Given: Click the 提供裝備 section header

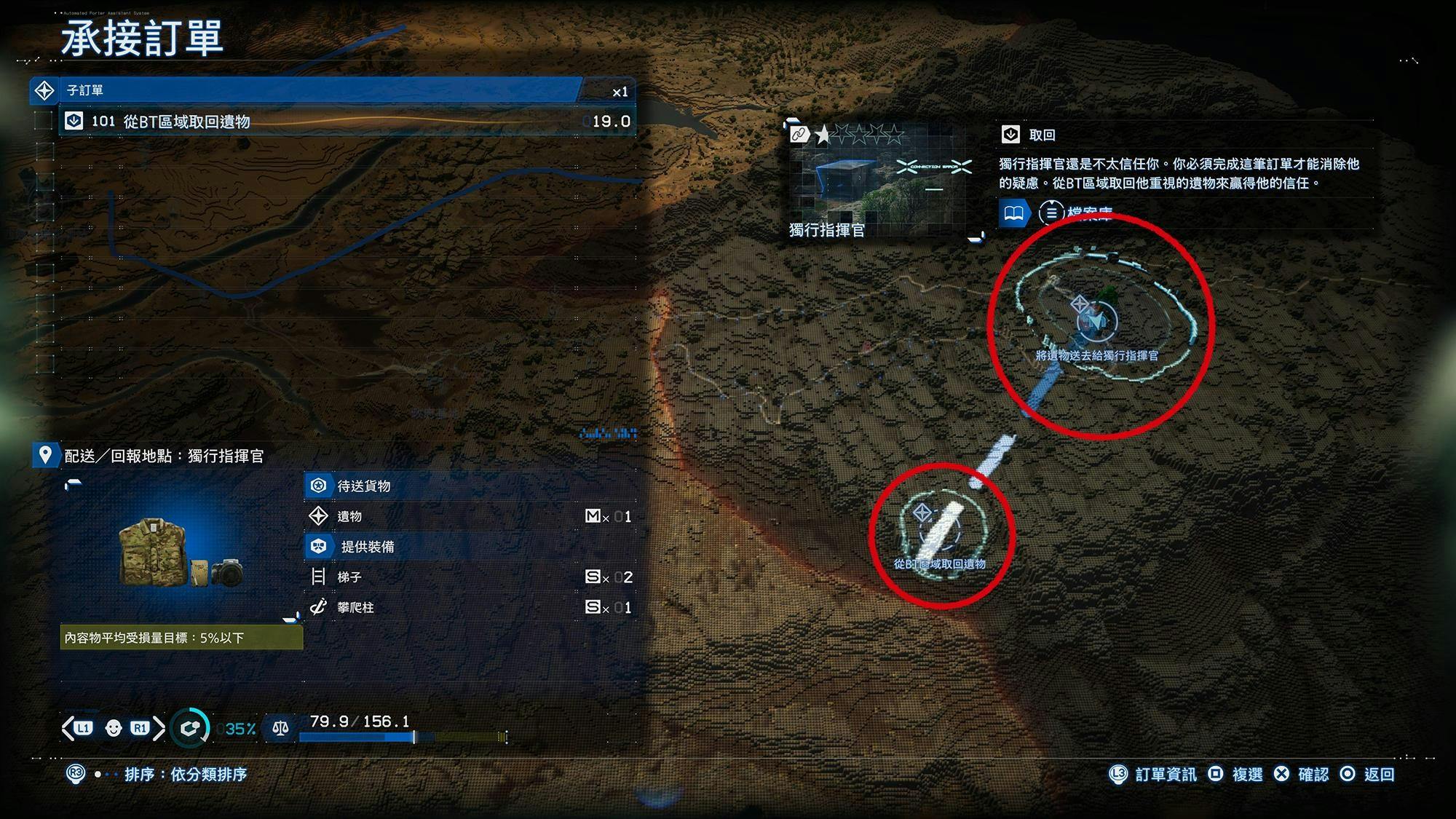Looking at the screenshot, I should 367,547.
